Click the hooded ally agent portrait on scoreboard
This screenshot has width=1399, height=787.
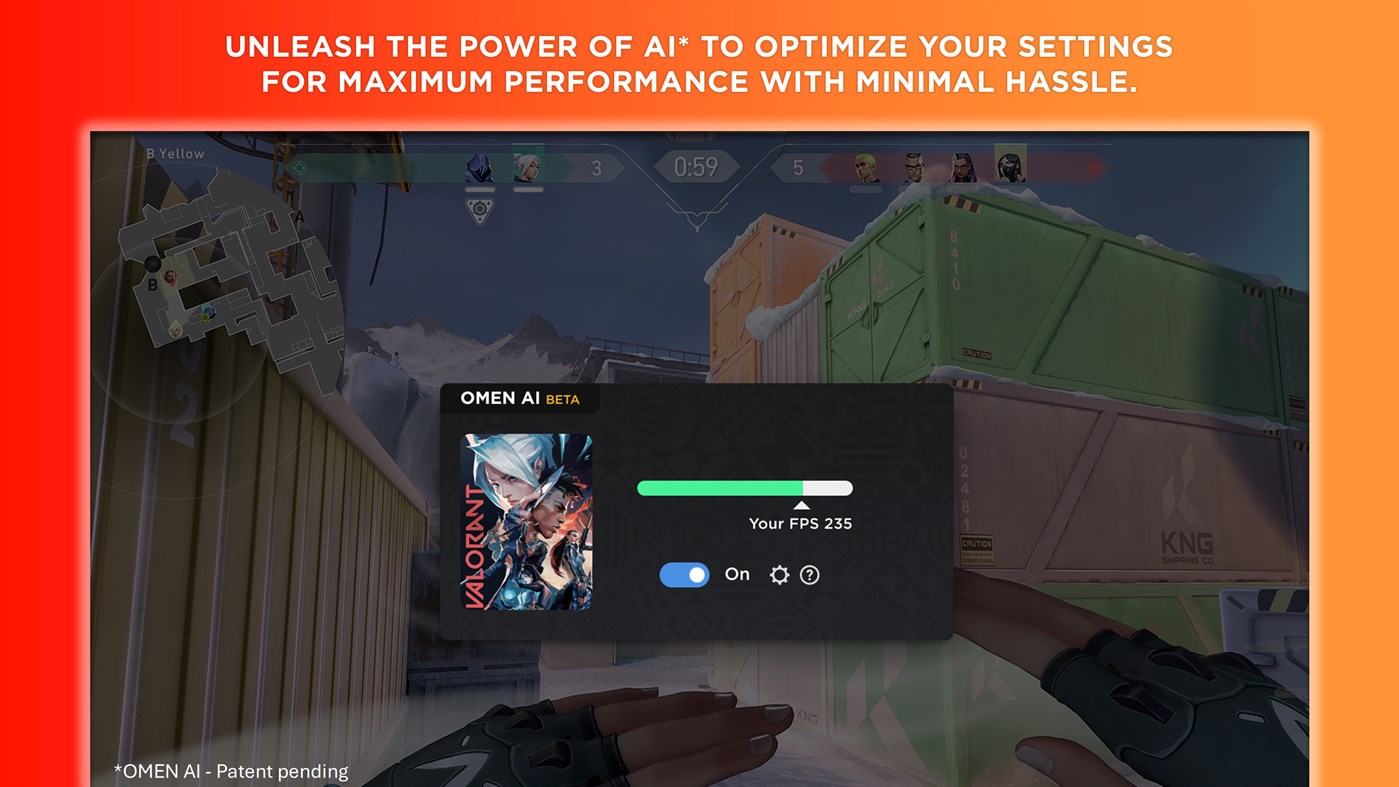point(478,168)
